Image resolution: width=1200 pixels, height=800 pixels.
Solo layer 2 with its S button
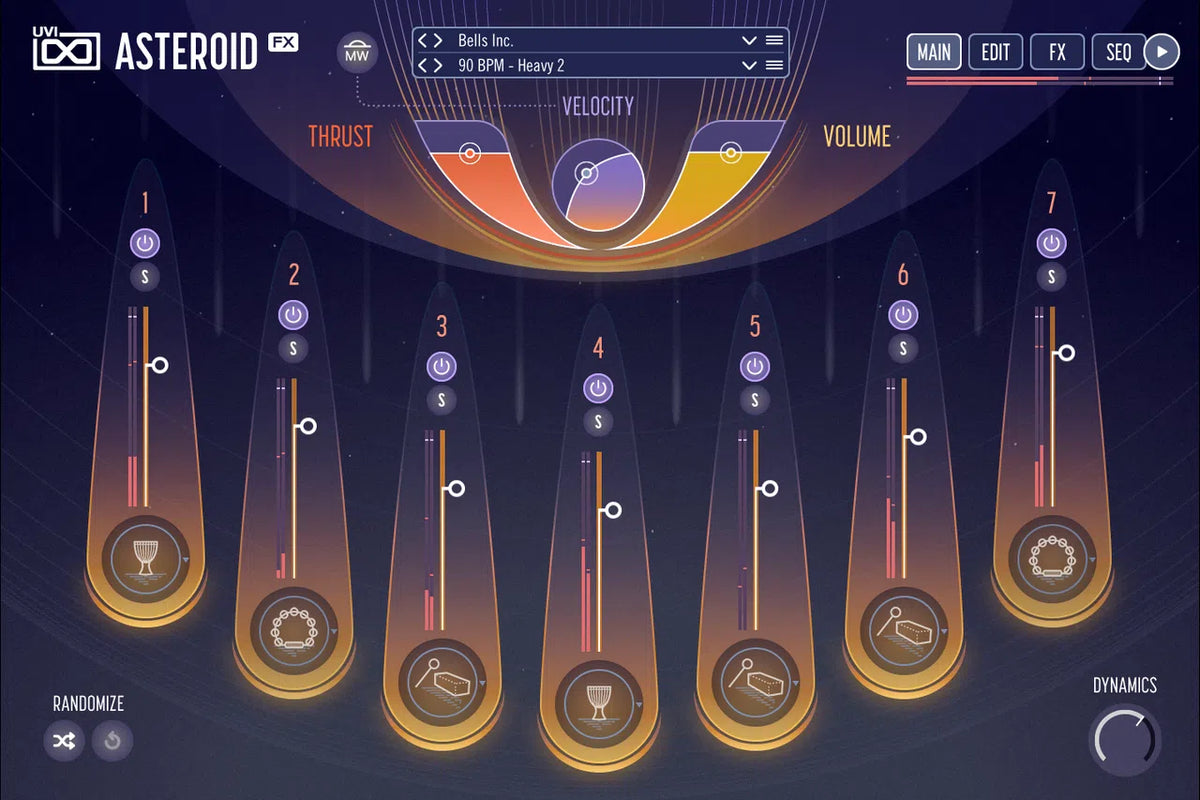pyautogui.click(x=293, y=348)
